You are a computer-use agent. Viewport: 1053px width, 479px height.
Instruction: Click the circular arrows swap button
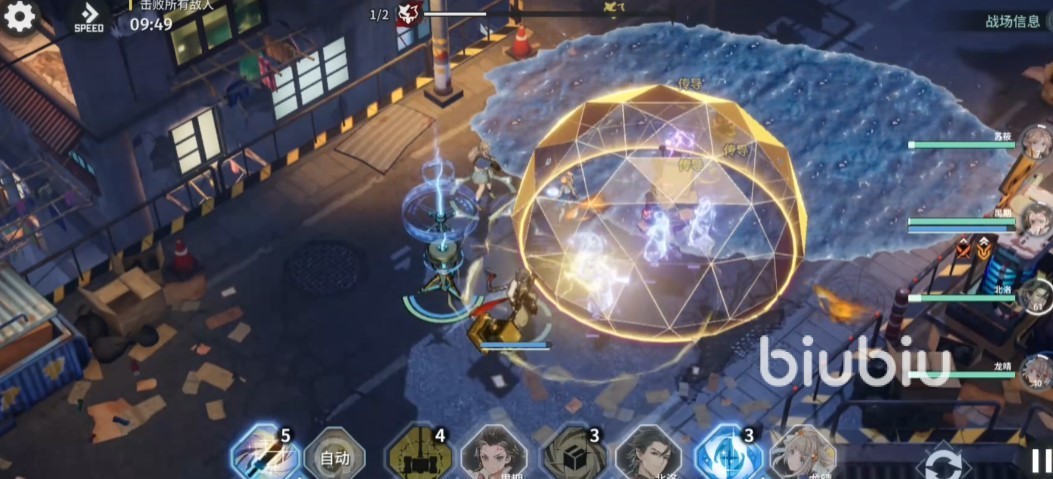coord(943,463)
